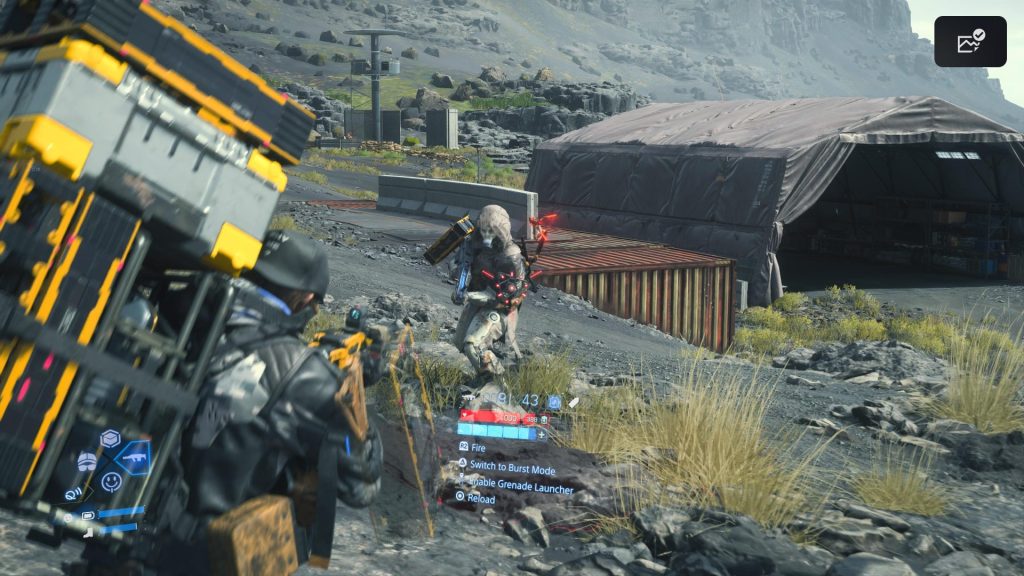Viewport: 1024px width, 576px height.
Task: Select the mask equipment wheel icon
Action: 88,461
